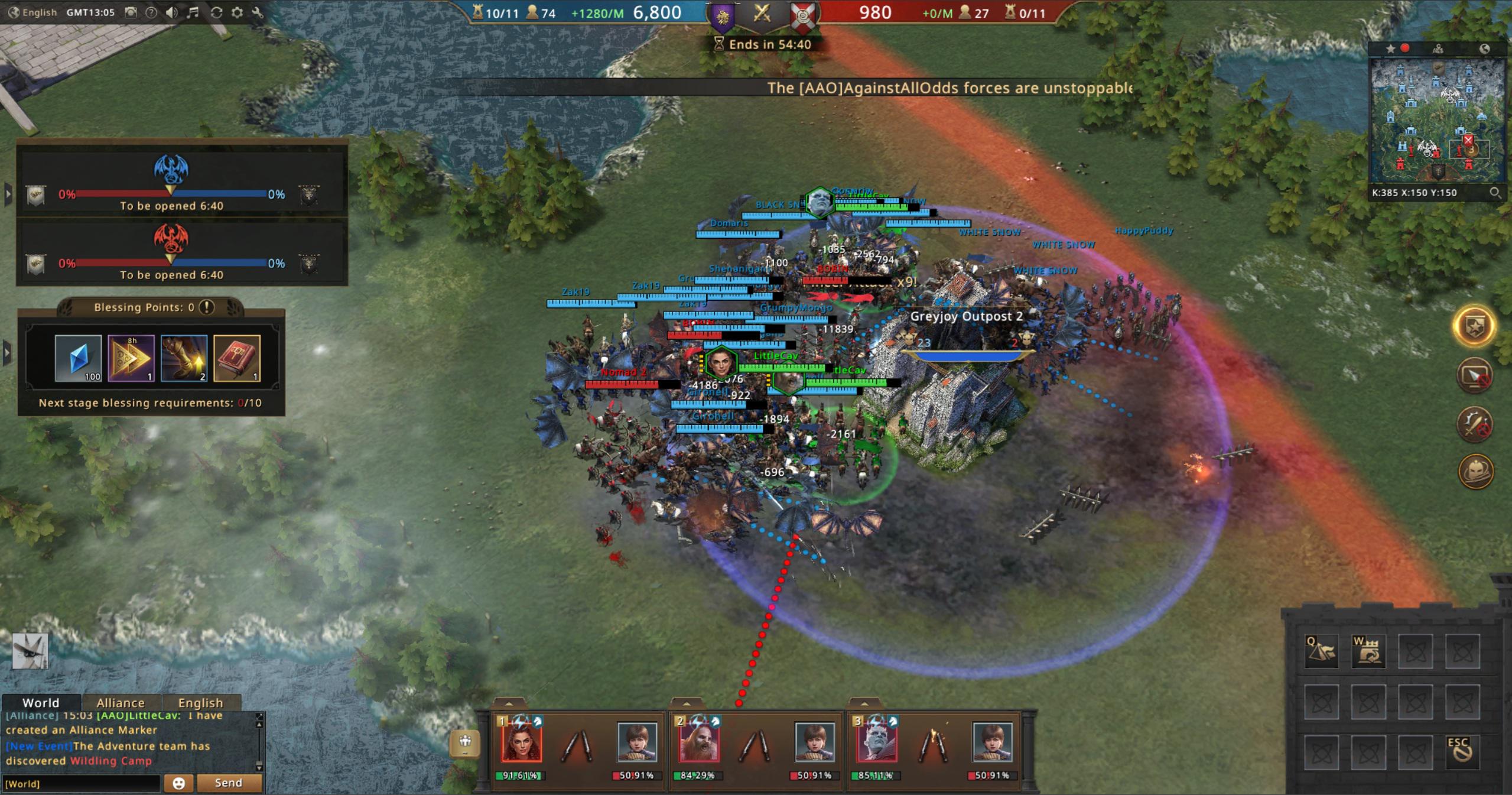This screenshot has height=795, width=1512.
Task: Select the red-haired commander army slot 1
Action: point(521,742)
